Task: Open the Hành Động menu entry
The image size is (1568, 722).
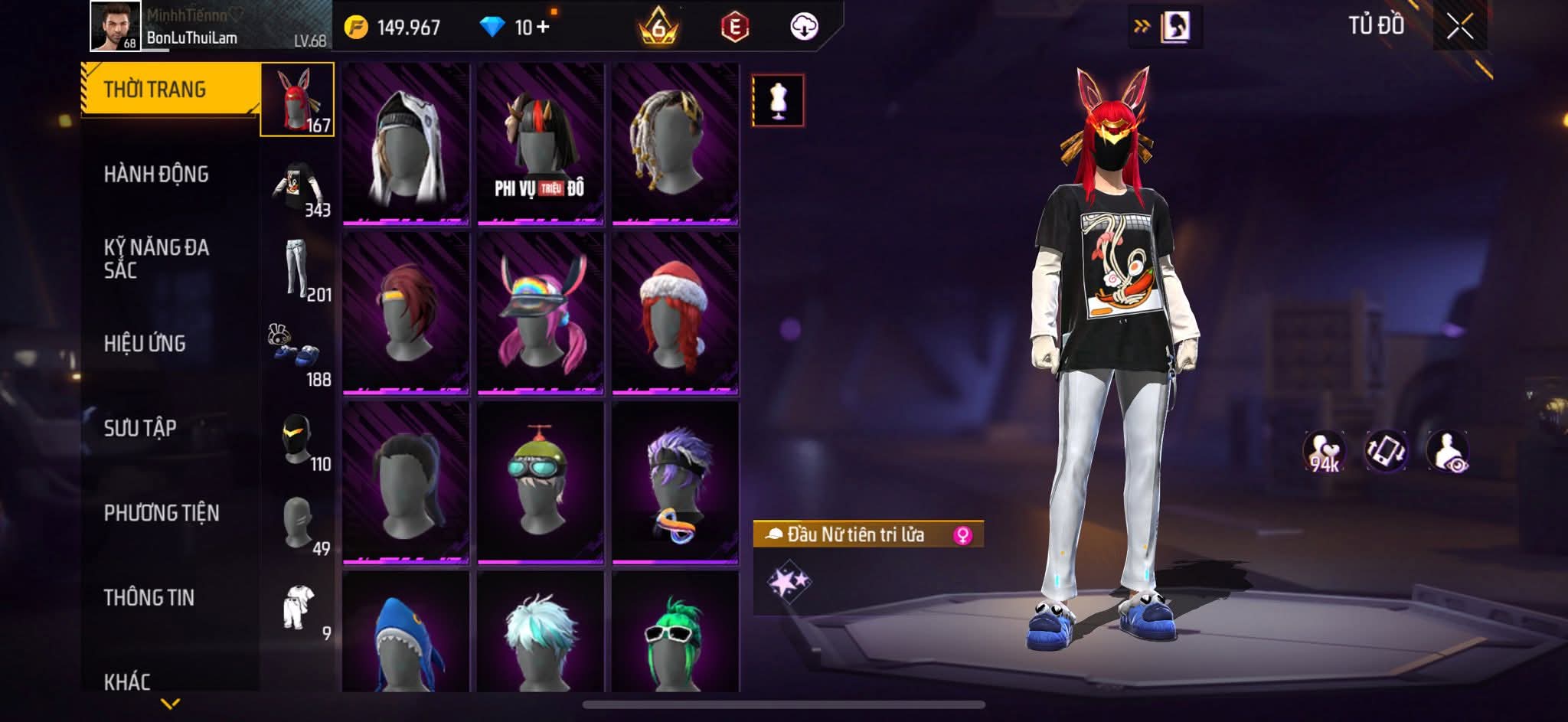Action: pos(156,175)
